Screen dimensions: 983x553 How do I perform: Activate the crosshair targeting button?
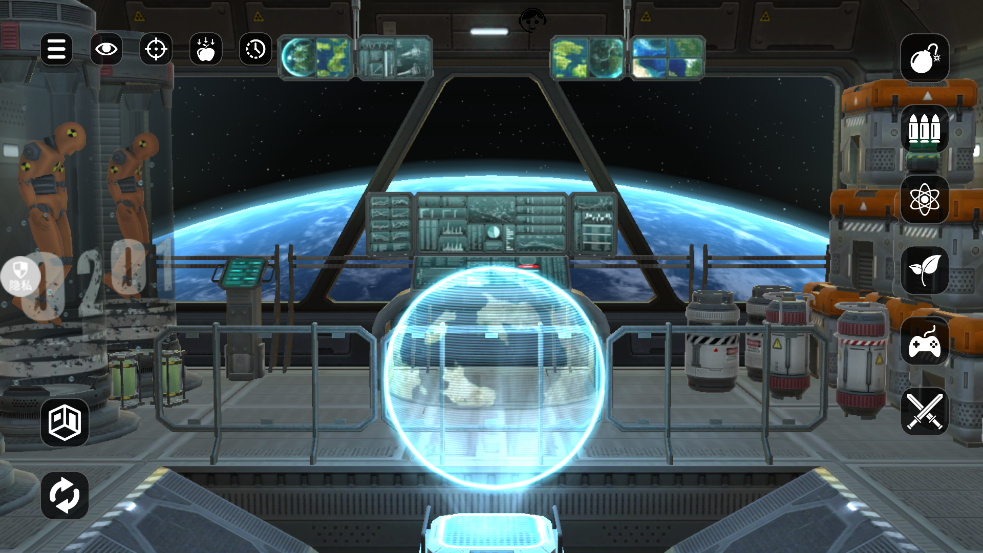click(156, 49)
